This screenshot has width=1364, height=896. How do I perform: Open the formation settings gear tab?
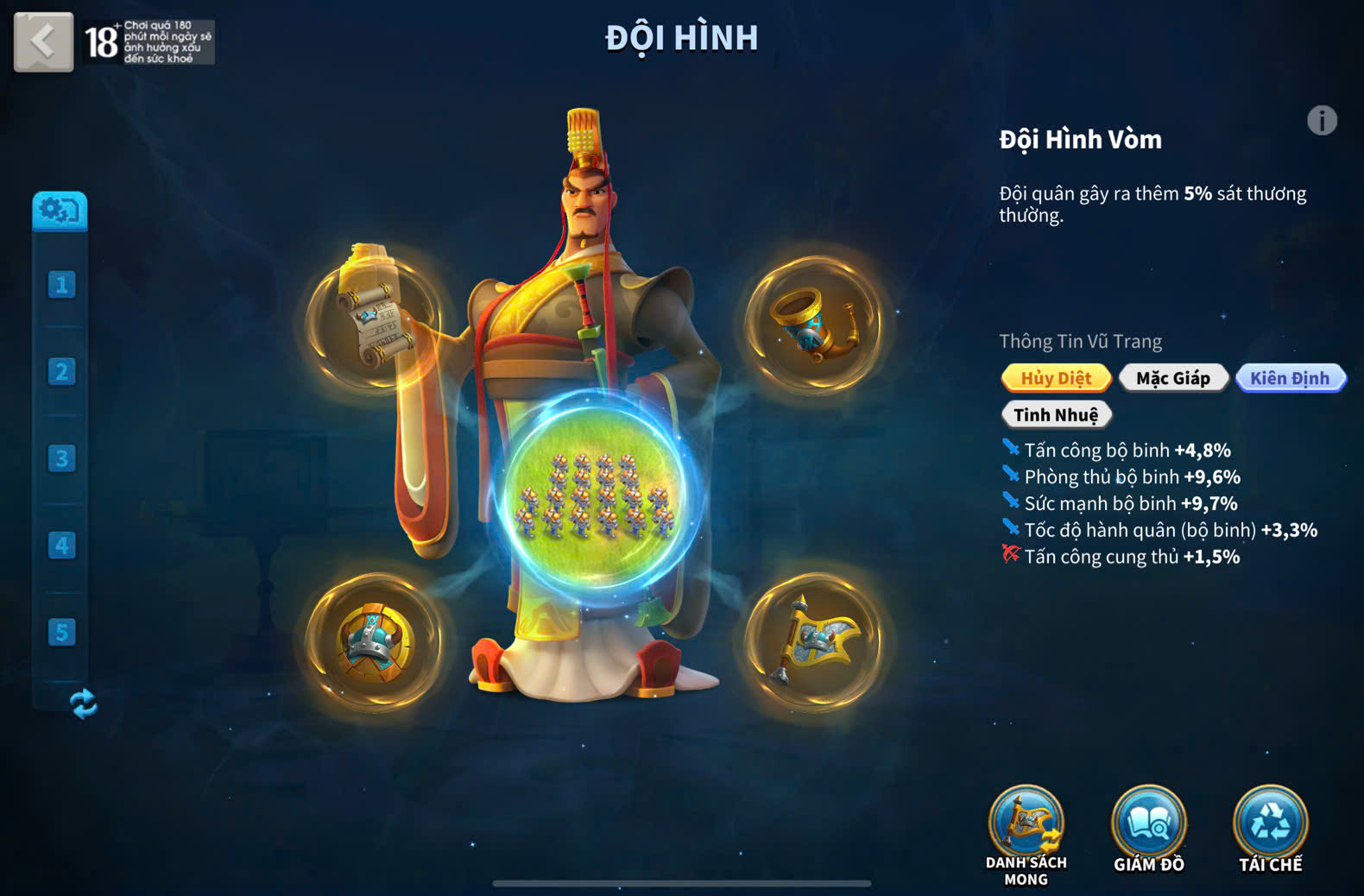[60, 210]
